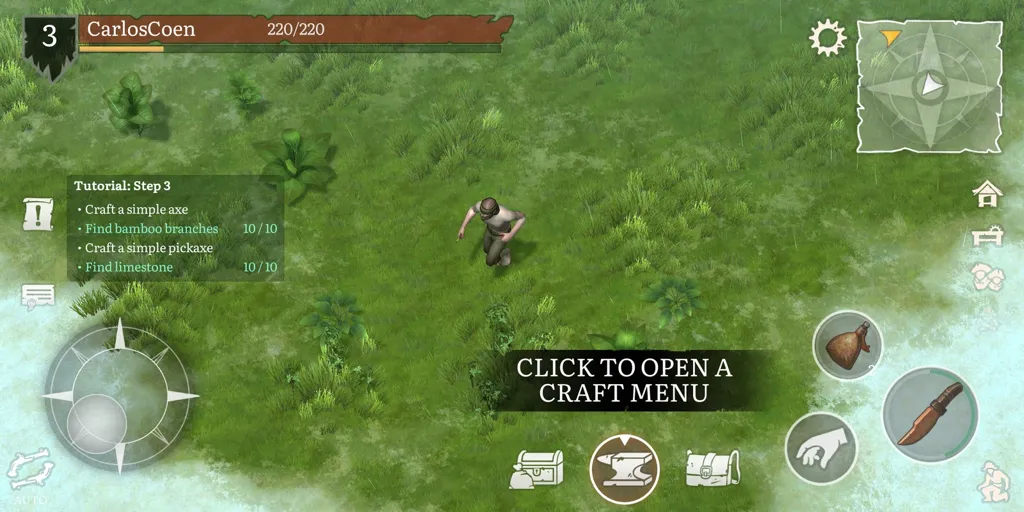This screenshot has height=512, width=1024.
Task: Tap the hand pick-up action button
Action: pos(820,448)
